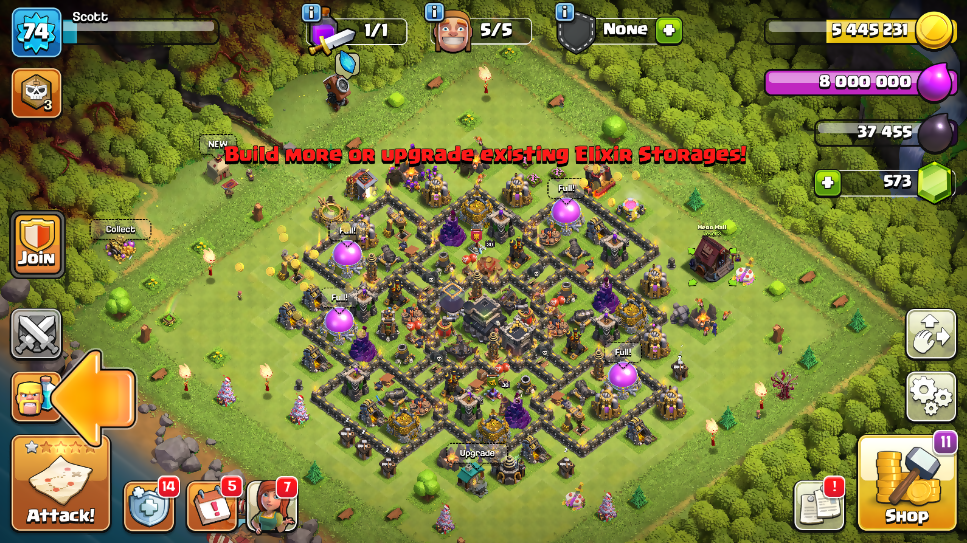This screenshot has height=543, width=967.
Task: Open the Shop menu
Action: point(906,485)
